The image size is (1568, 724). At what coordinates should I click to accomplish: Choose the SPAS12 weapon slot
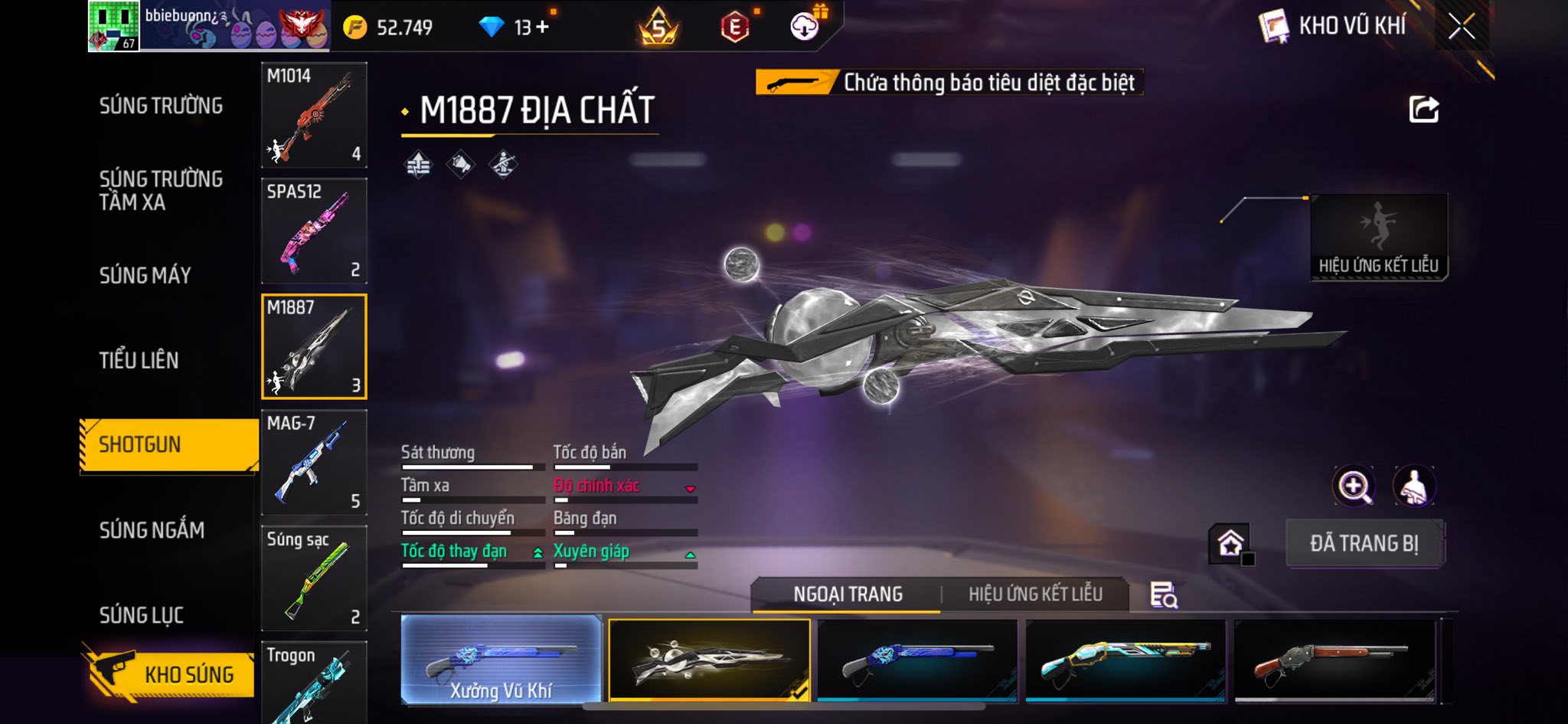click(314, 231)
